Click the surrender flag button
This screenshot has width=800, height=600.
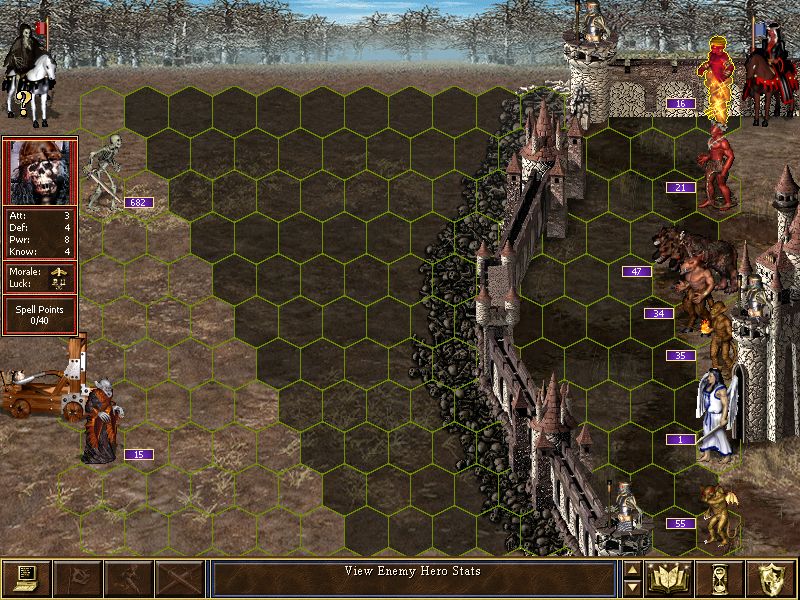coord(77,577)
